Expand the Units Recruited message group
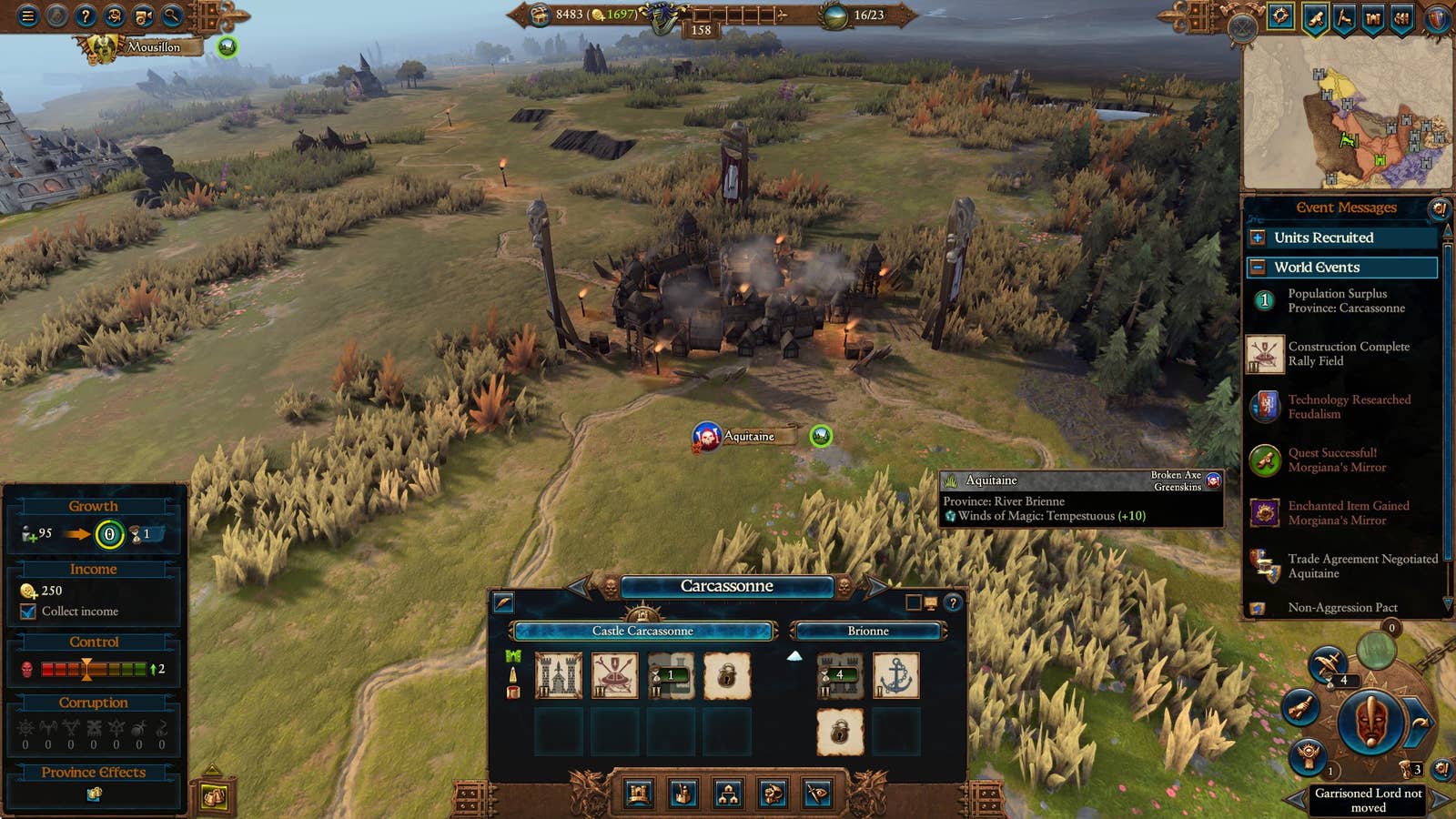 [x=1258, y=238]
